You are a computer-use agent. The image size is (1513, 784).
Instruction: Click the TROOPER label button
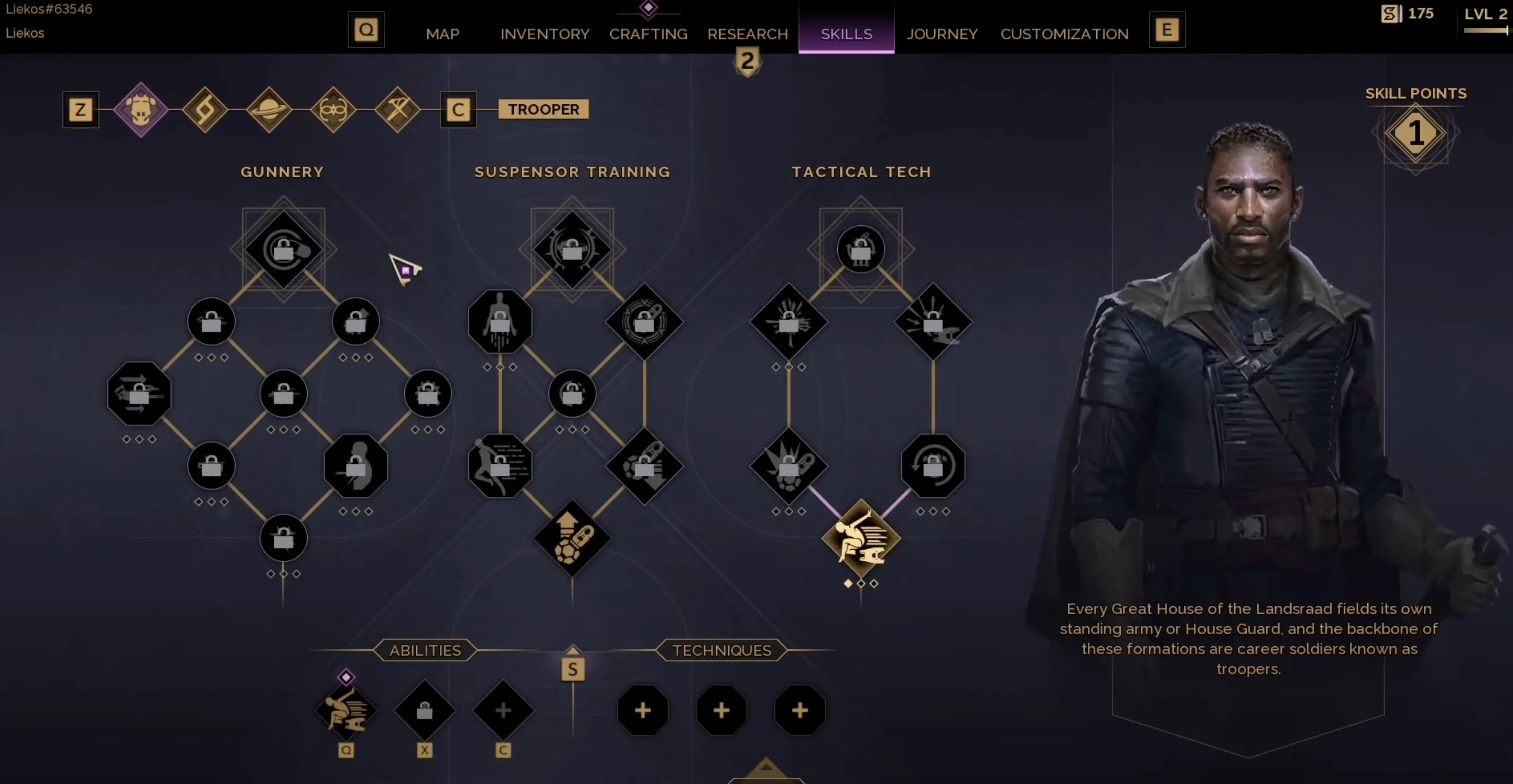click(x=542, y=109)
